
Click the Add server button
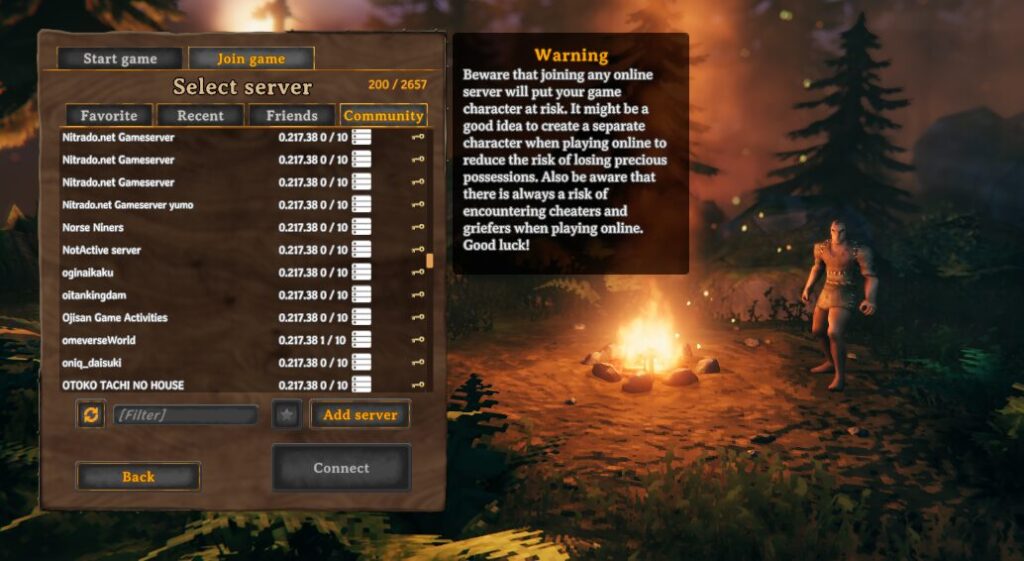(360, 414)
